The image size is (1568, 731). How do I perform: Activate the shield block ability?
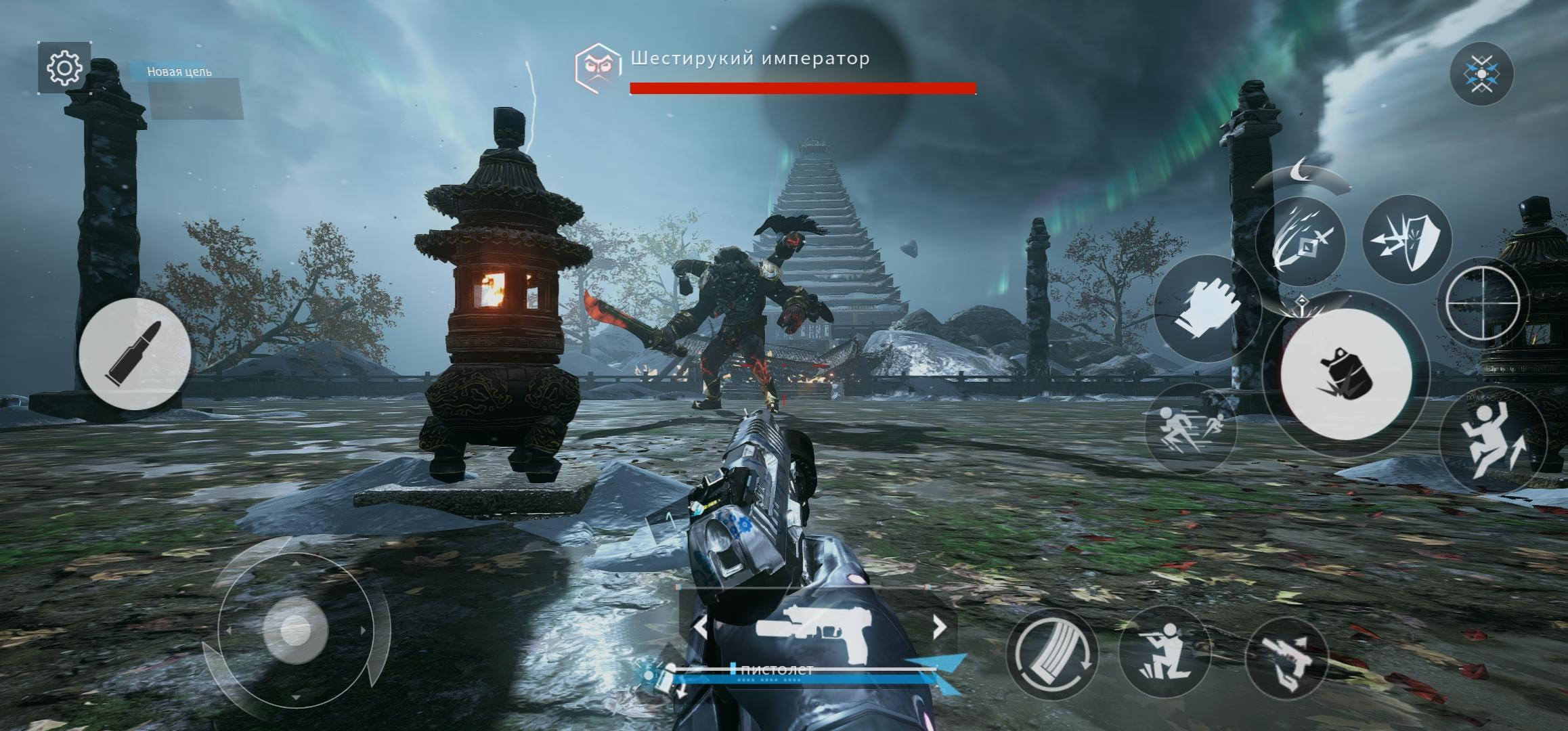click(1406, 238)
